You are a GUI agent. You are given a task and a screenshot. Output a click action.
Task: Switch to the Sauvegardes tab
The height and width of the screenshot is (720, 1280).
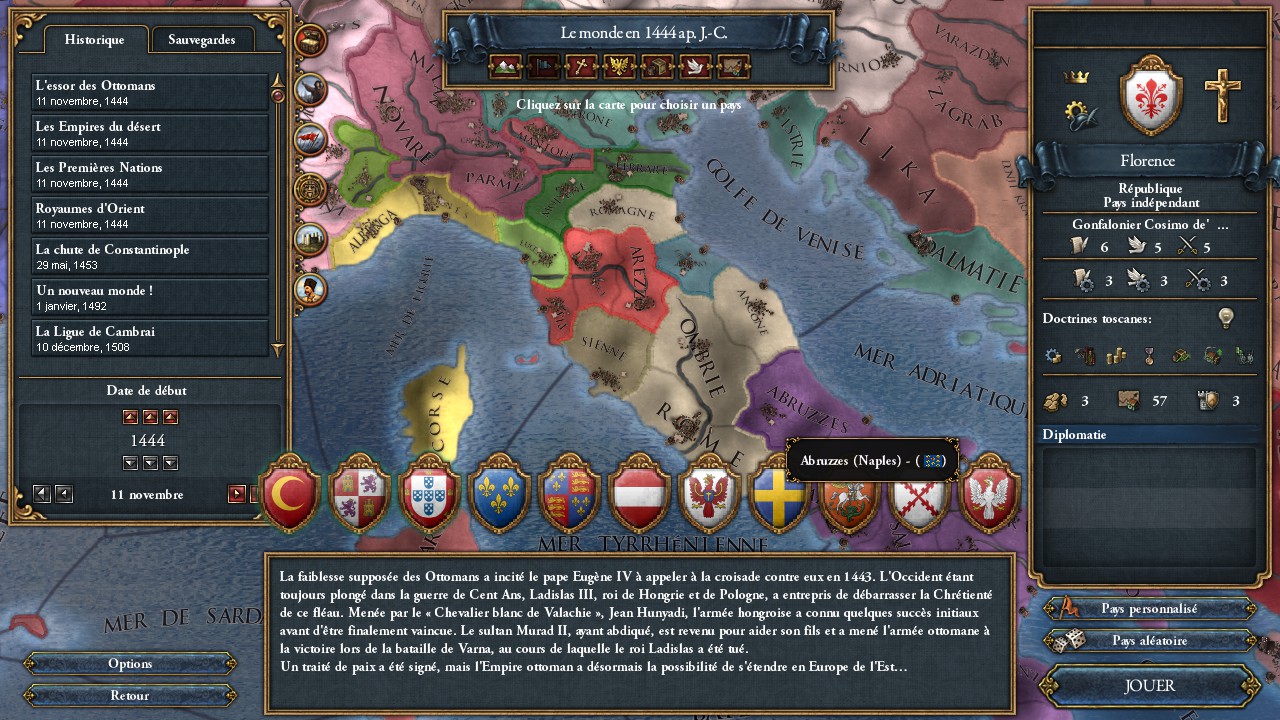click(x=202, y=40)
